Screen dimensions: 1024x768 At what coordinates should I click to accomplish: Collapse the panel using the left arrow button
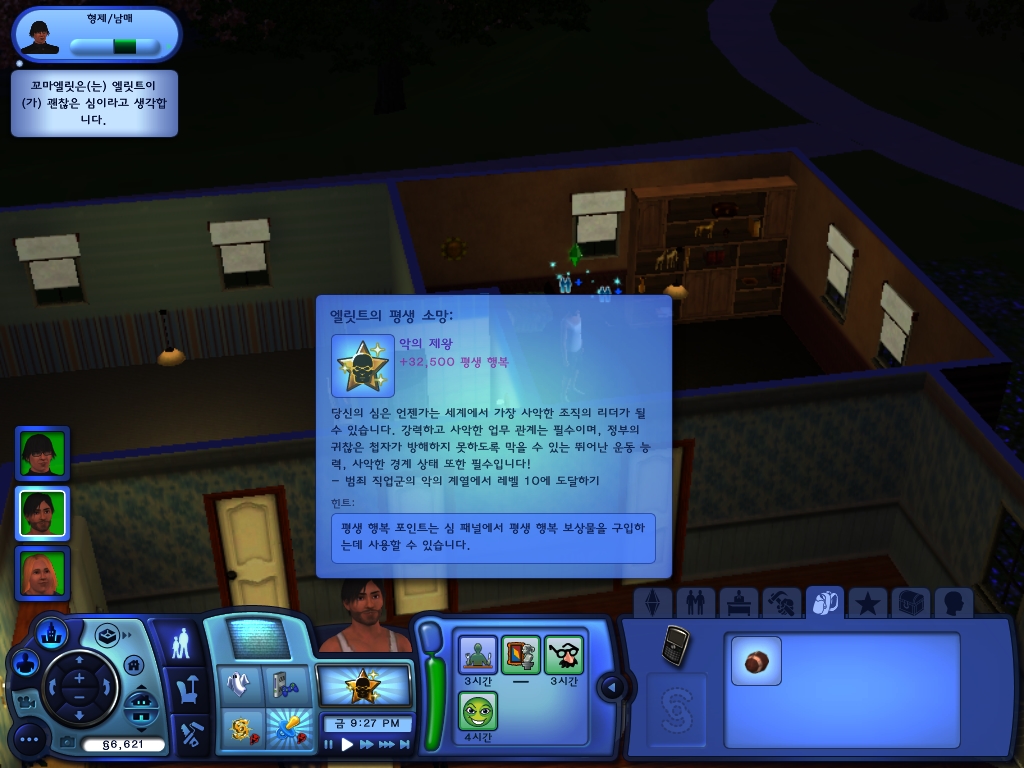coord(611,686)
